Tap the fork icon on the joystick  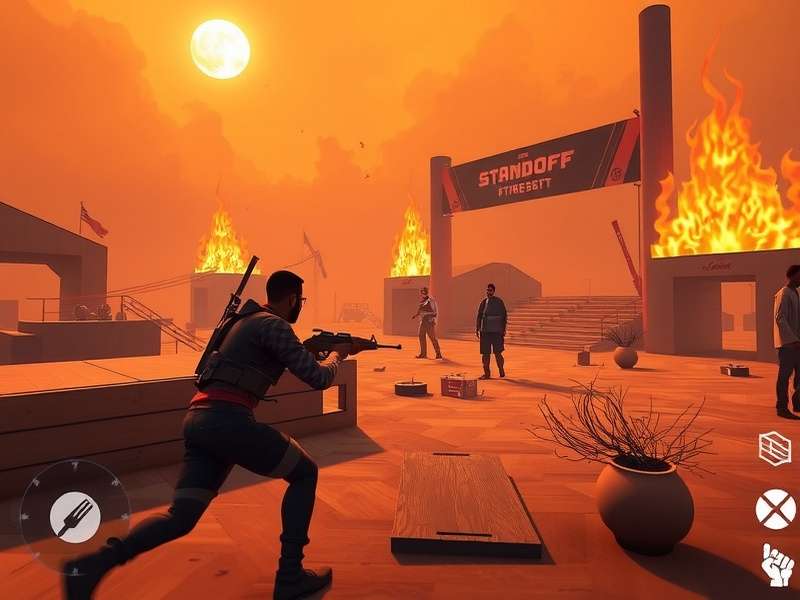point(75,518)
